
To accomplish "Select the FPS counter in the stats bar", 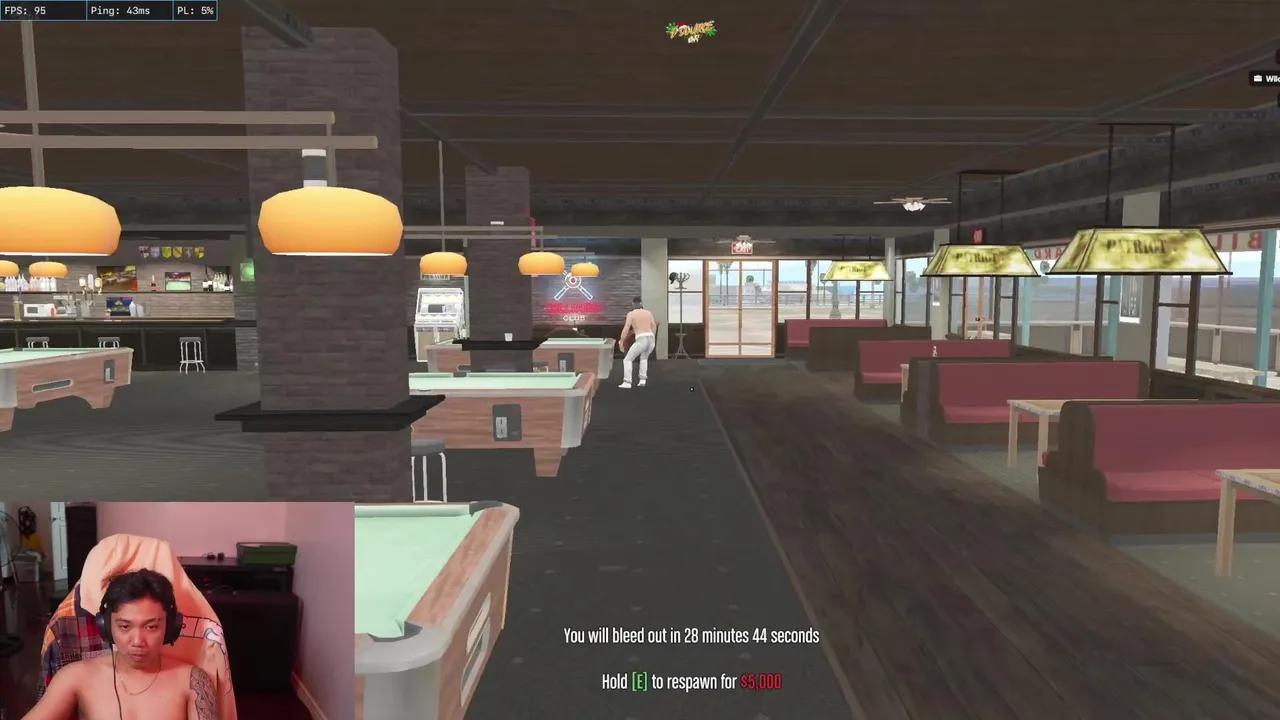I will pyautogui.click(x=27, y=10).
